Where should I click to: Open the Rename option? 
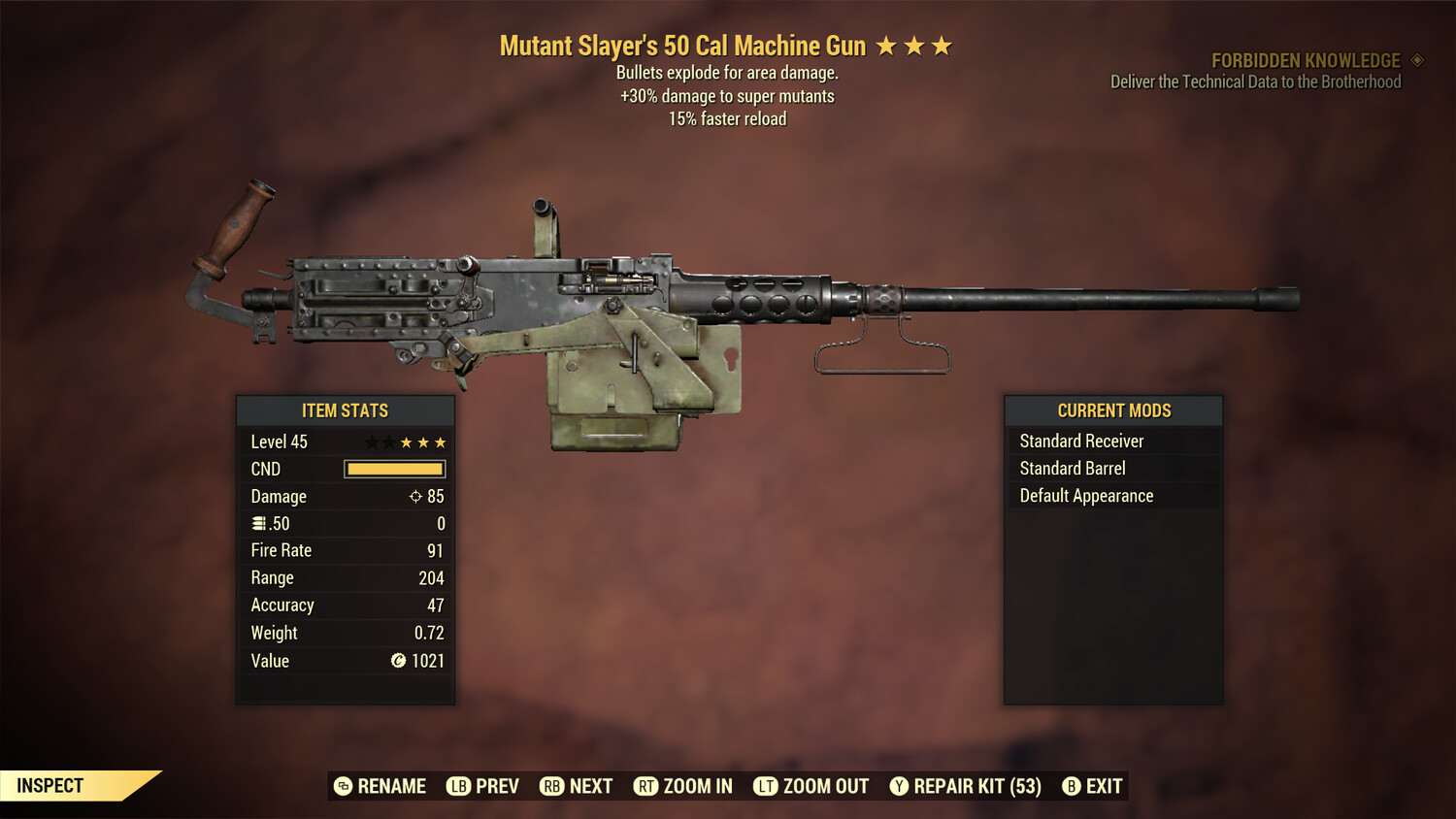392,786
